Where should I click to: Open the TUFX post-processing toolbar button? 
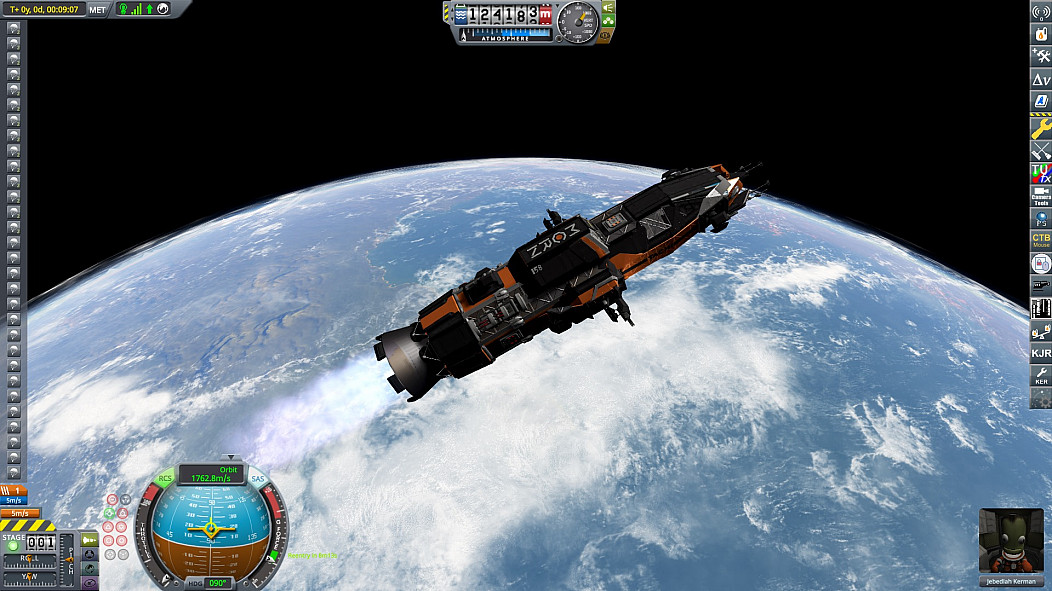(x=1041, y=172)
